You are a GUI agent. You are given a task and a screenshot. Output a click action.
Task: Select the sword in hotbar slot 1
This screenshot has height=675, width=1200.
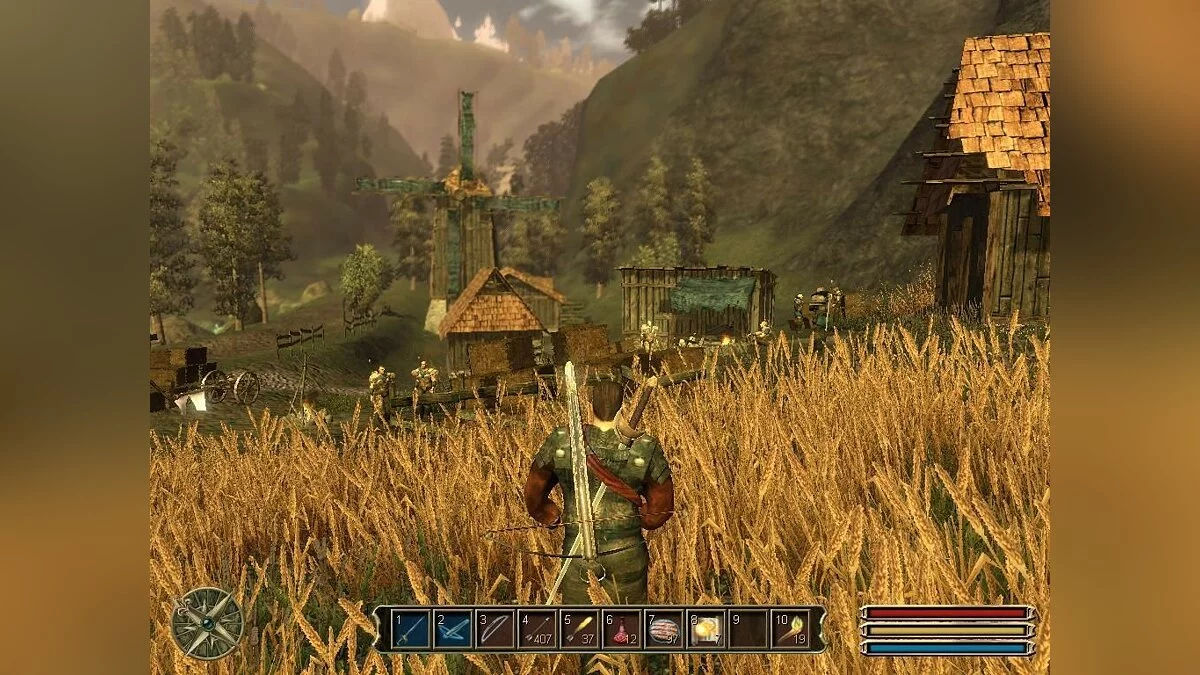pyautogui.click(x=411, y=629)
